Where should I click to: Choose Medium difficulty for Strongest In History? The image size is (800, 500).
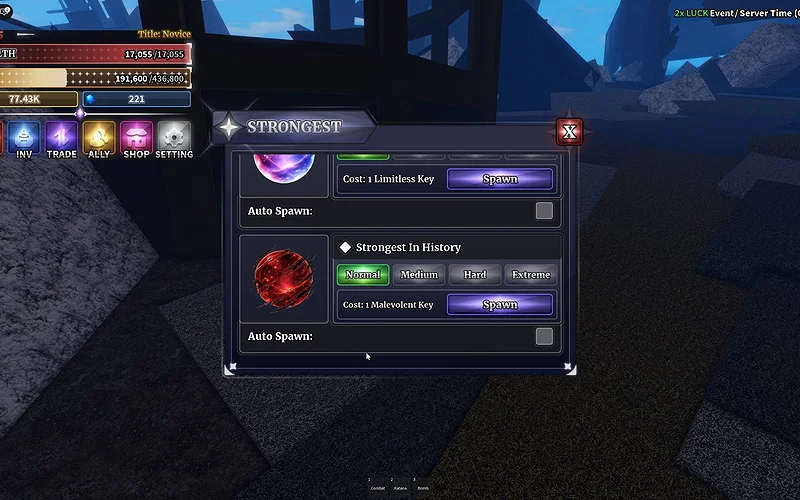(x=419, y=274)
